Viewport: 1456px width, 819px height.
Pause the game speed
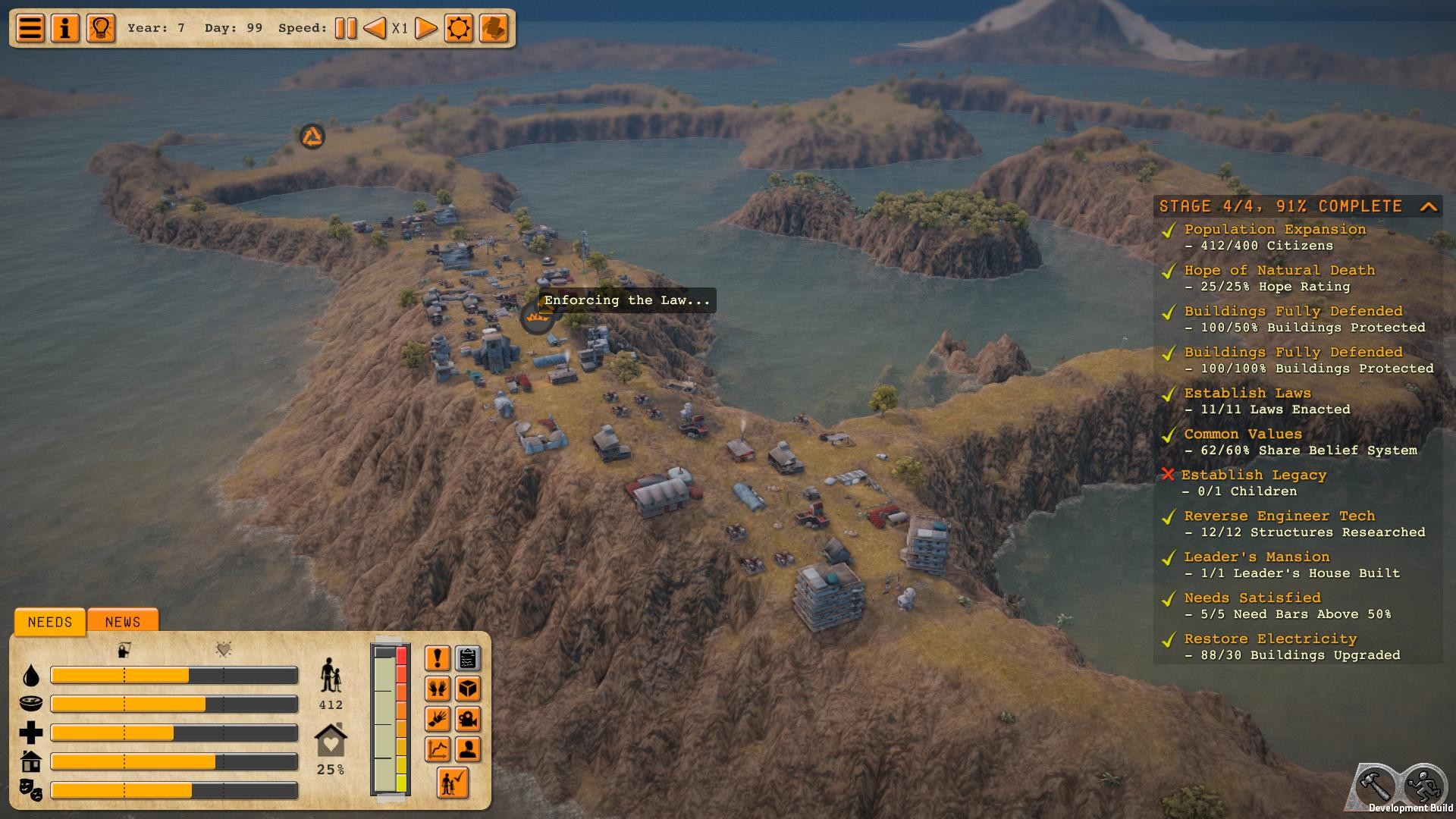(x=346, y=29)
